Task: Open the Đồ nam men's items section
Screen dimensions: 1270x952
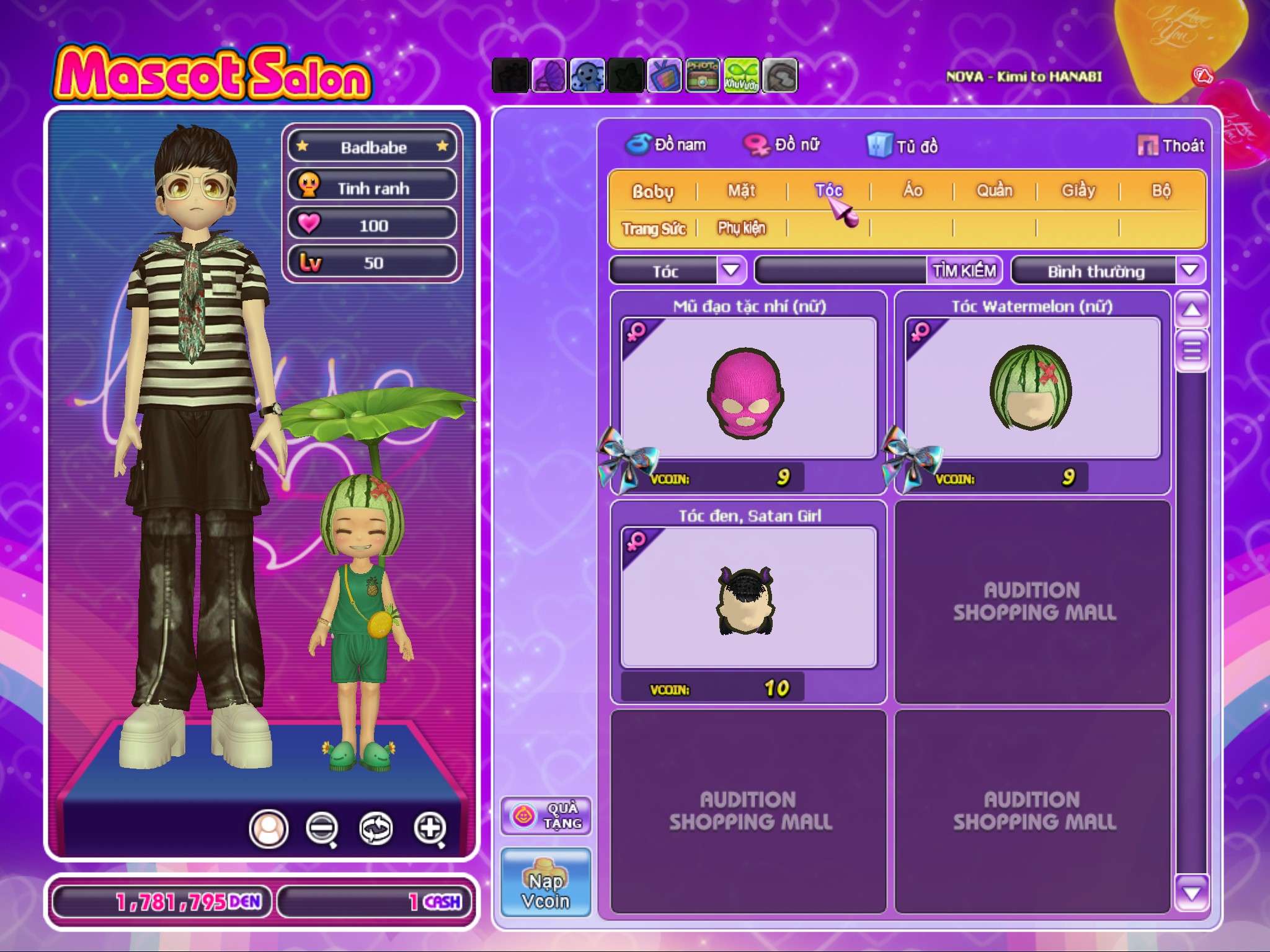Action: 667,145
